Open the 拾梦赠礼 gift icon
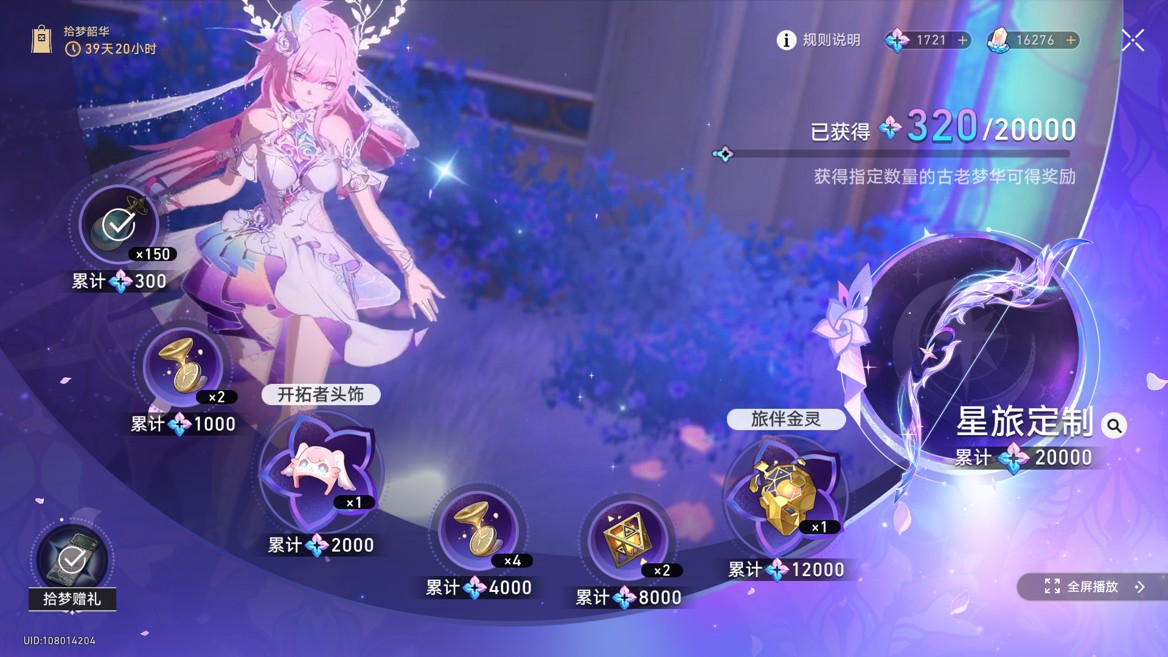Viewport: 1168px width, 657px height. 72,562
